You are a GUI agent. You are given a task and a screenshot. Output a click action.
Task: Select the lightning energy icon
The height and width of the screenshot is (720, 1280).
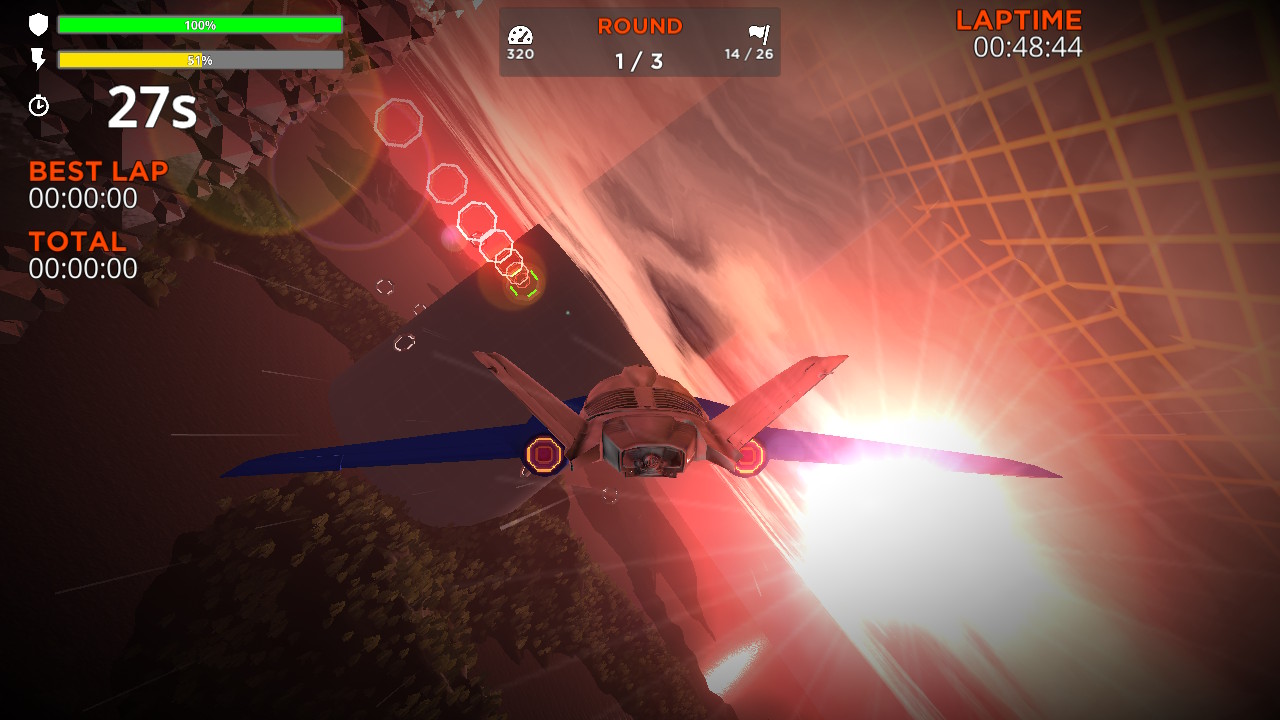pyautogui.click(x=37, y=58)
